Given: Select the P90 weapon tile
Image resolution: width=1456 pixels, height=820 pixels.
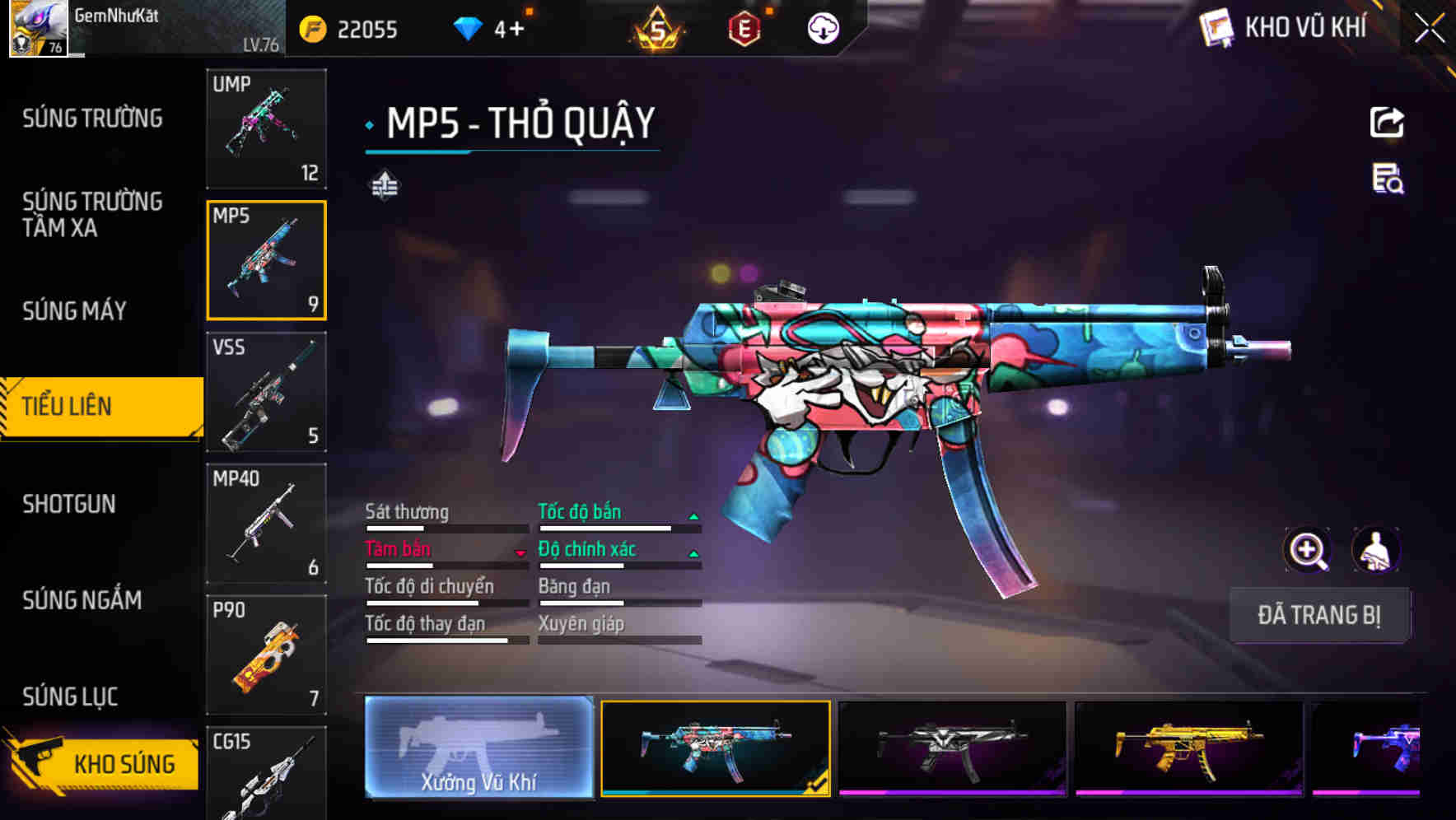Looking at the screenshot, I should coord(266,655).
